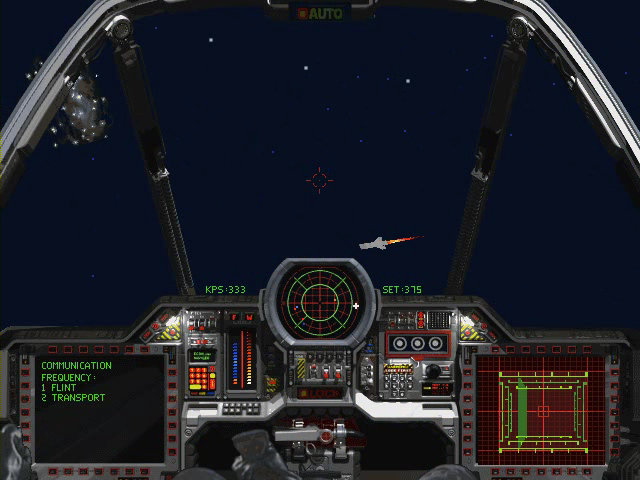Click the circular radar scope
Viewport: 640px width, 480px height.
click(319, 296)
